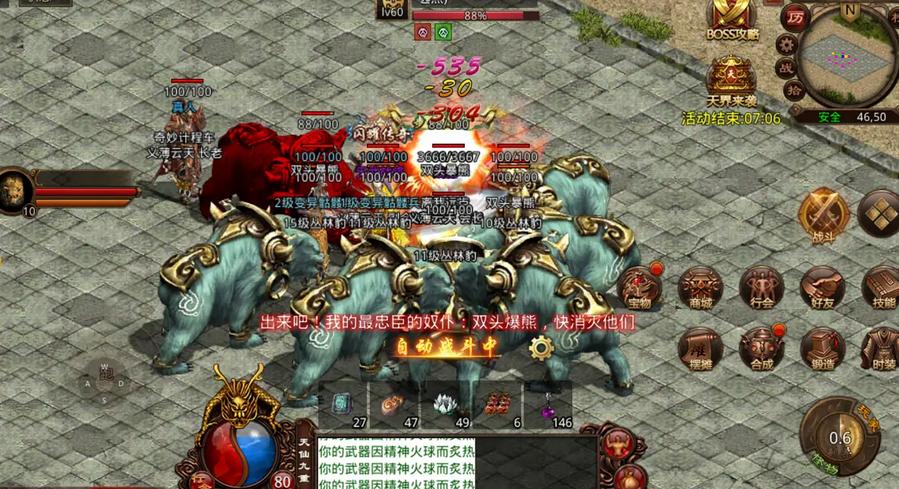Open the 宝物 treasure menu
899x489 pixels.
click(639, 286)
